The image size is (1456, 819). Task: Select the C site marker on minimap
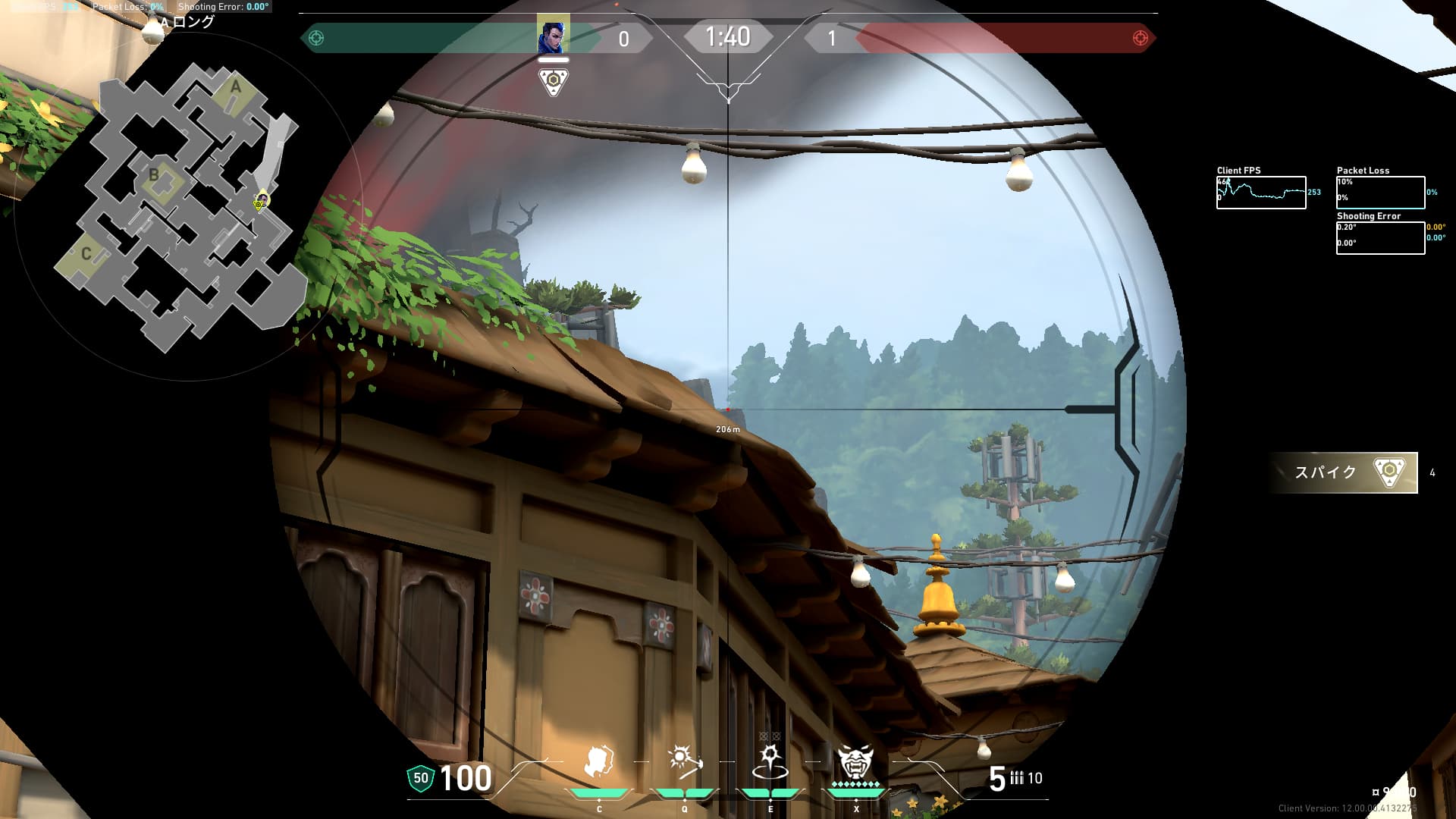click(86, 254)
